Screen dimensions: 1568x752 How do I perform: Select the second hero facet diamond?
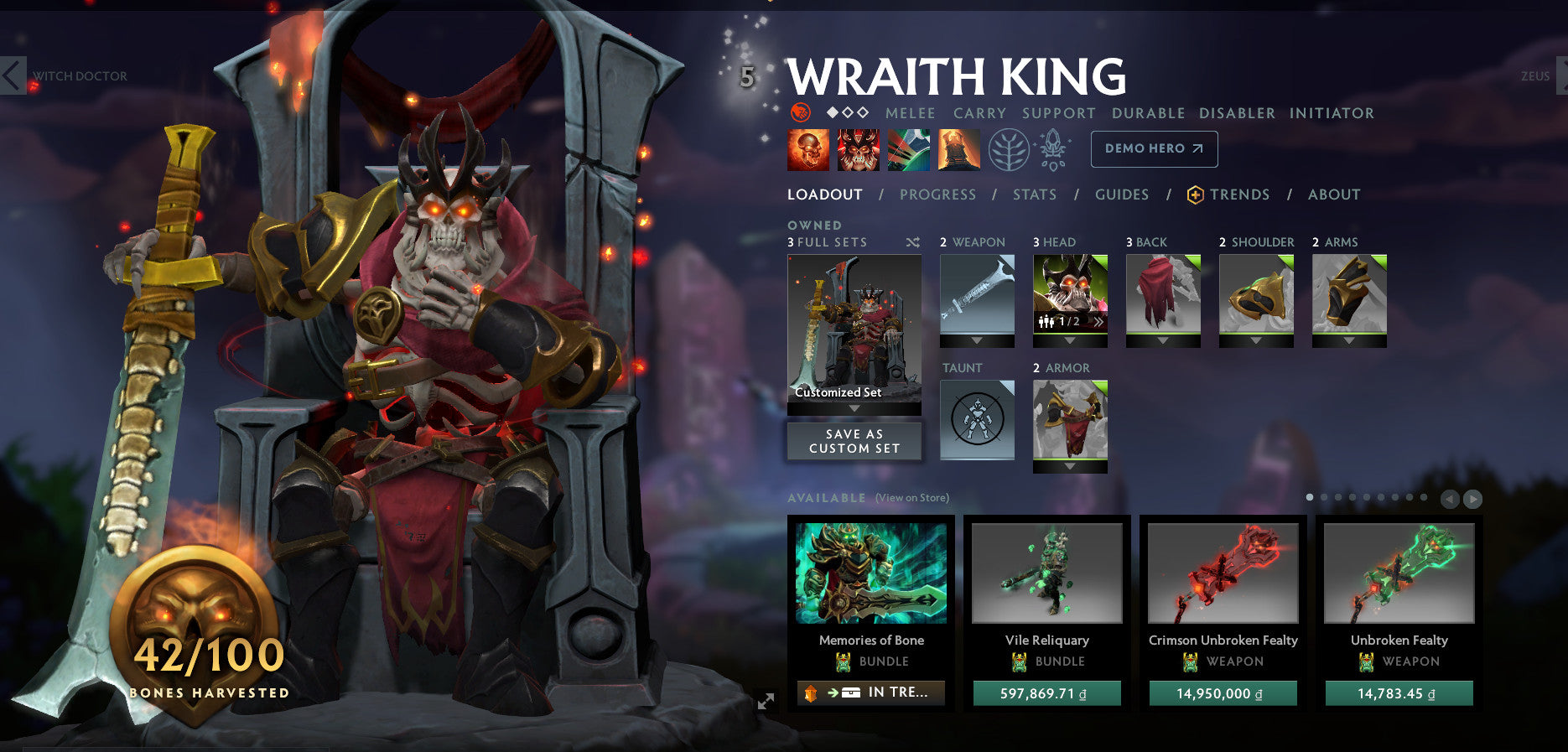point(847,112)
